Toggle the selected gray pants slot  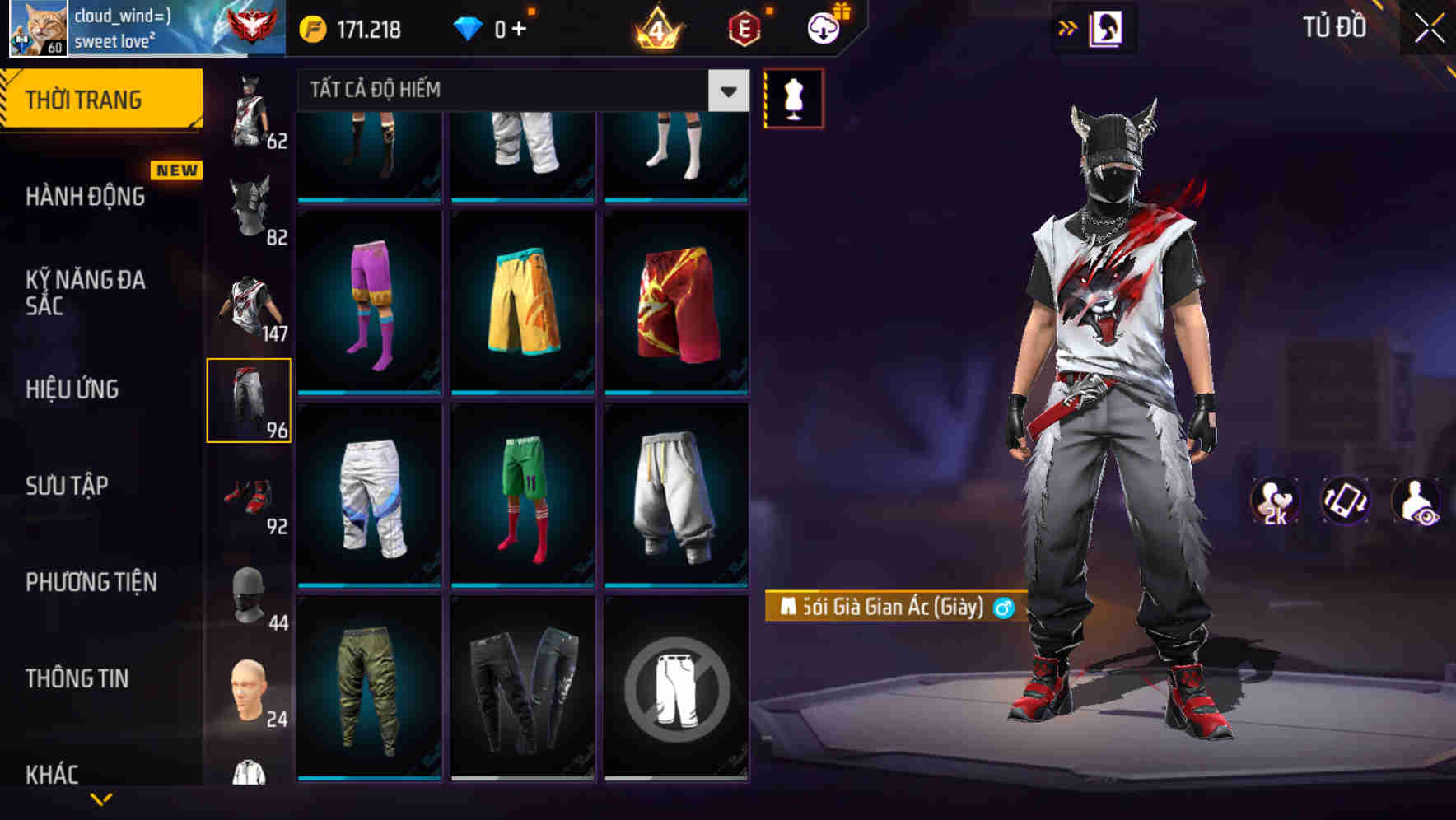point(250,399)
